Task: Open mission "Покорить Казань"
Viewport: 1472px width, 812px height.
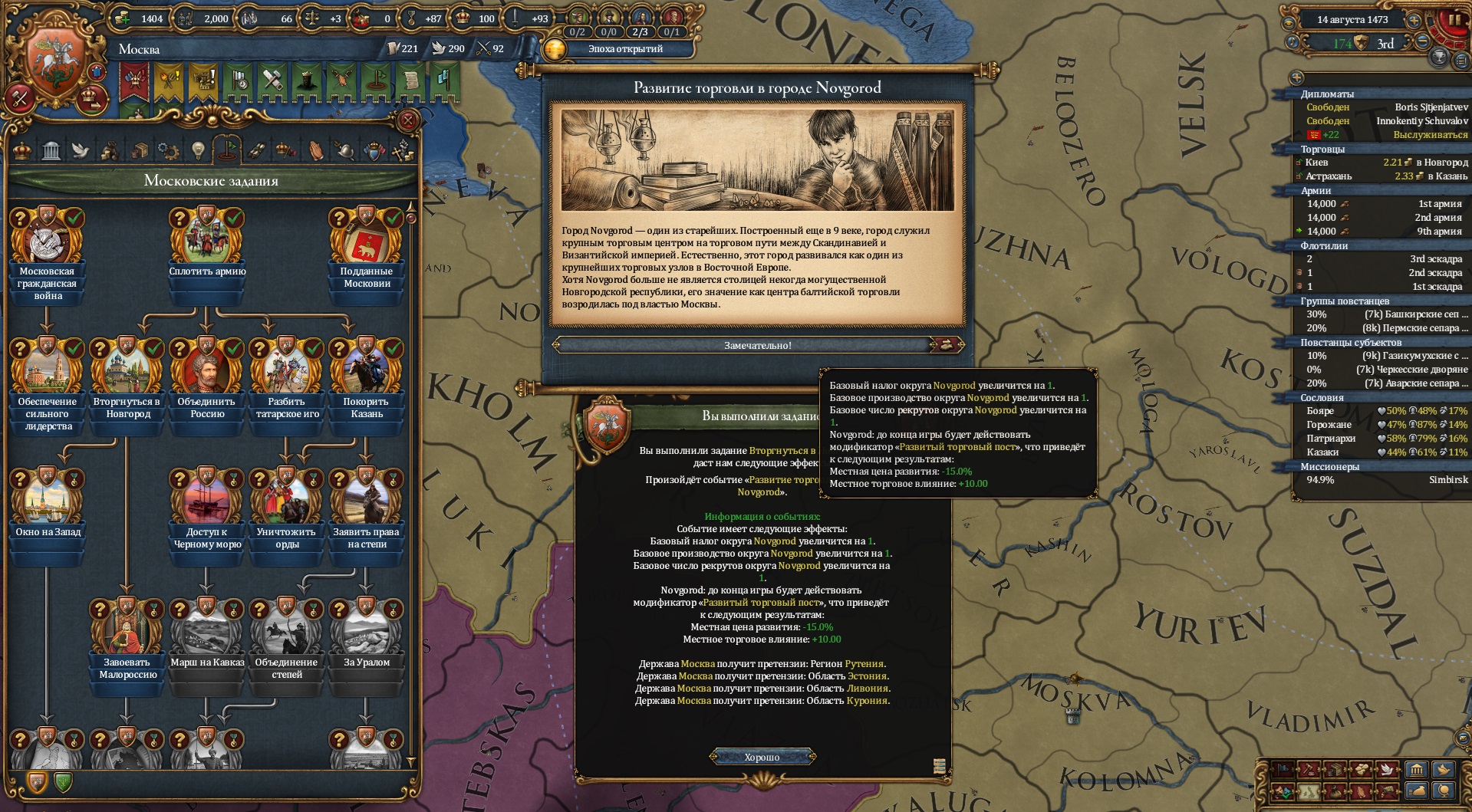Action: tap(367, 373)
